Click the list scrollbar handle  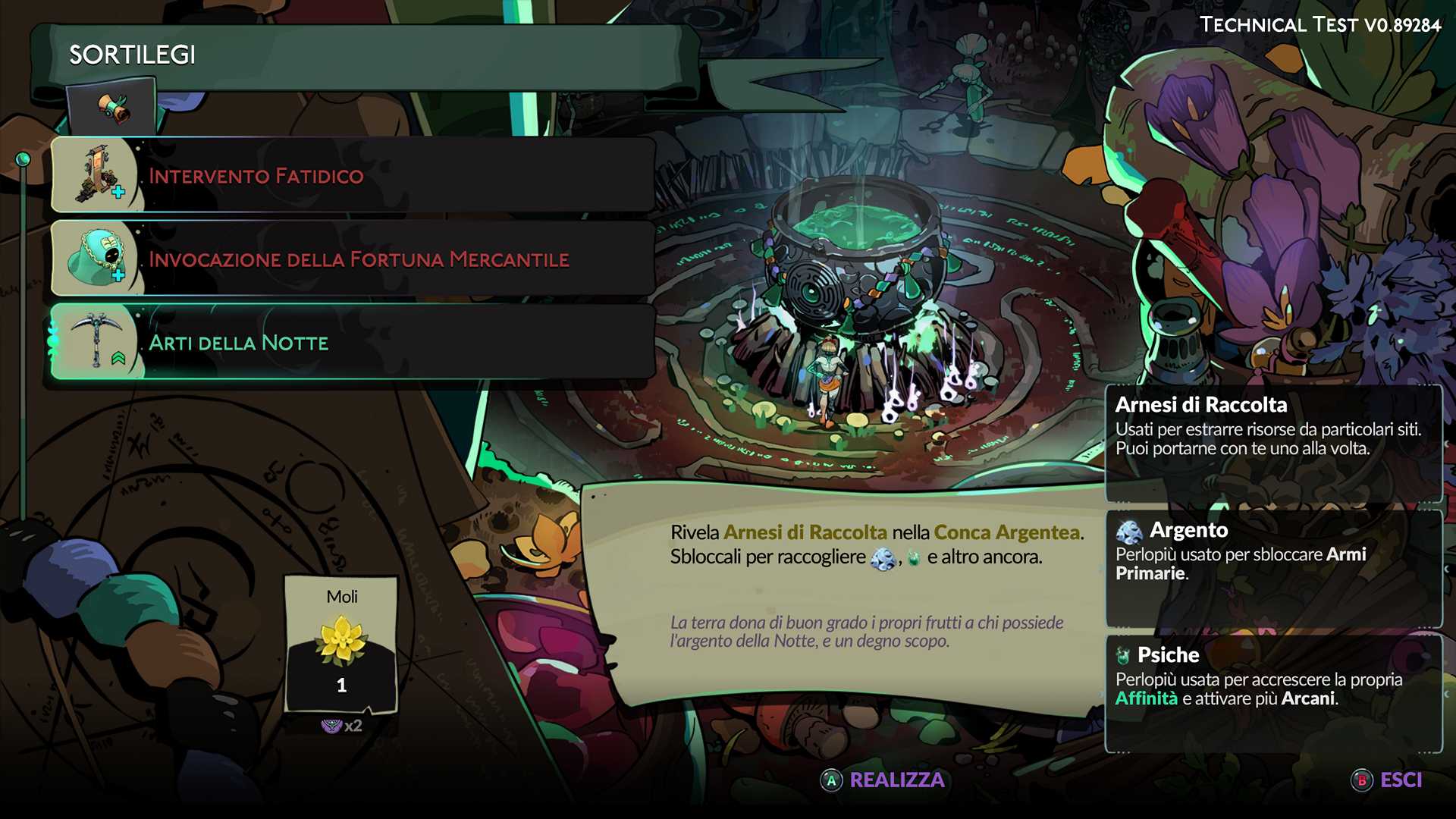coord(24,159)
